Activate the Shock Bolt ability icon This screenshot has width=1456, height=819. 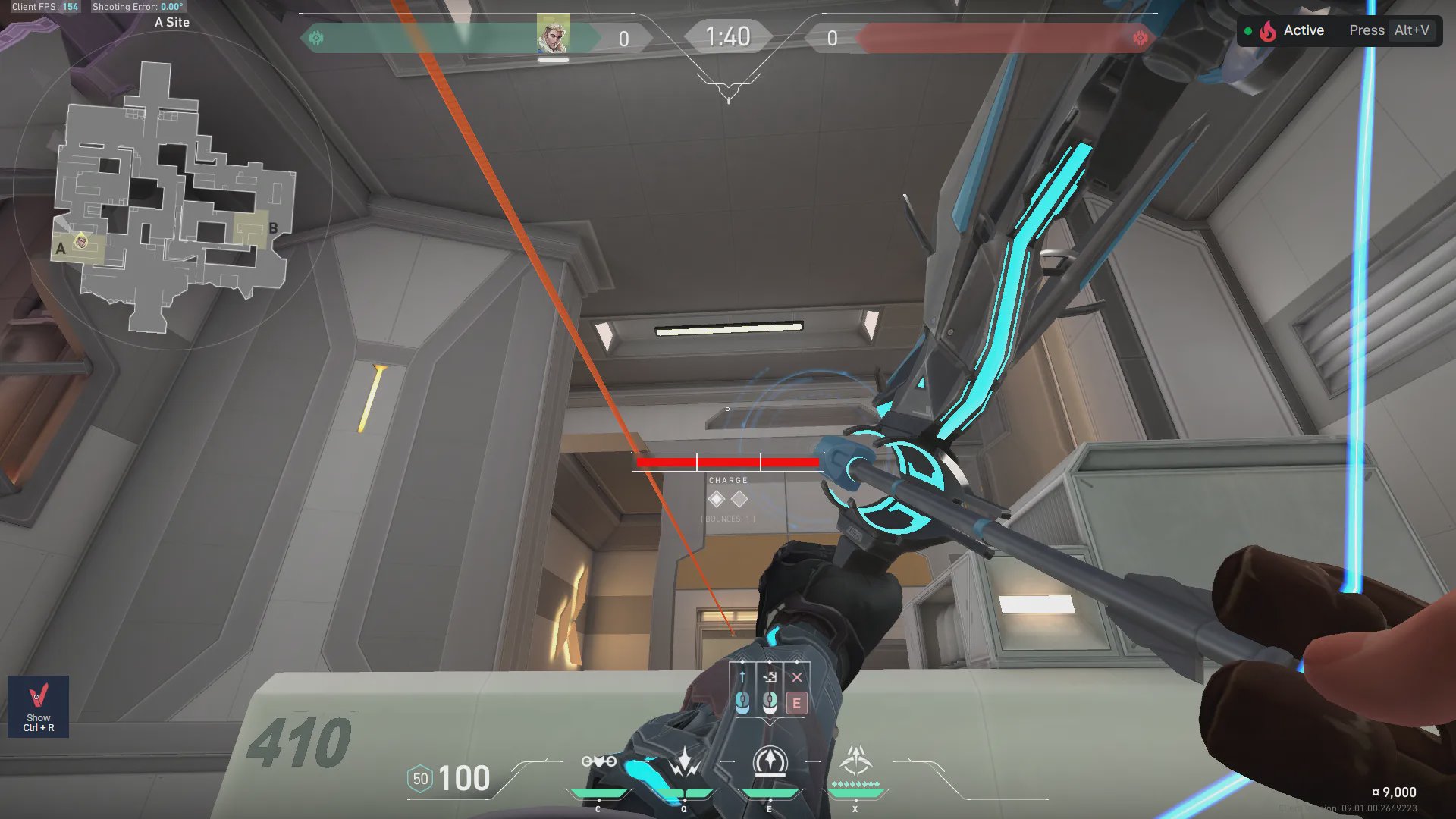pyautogui.click(x=684, y=762)
